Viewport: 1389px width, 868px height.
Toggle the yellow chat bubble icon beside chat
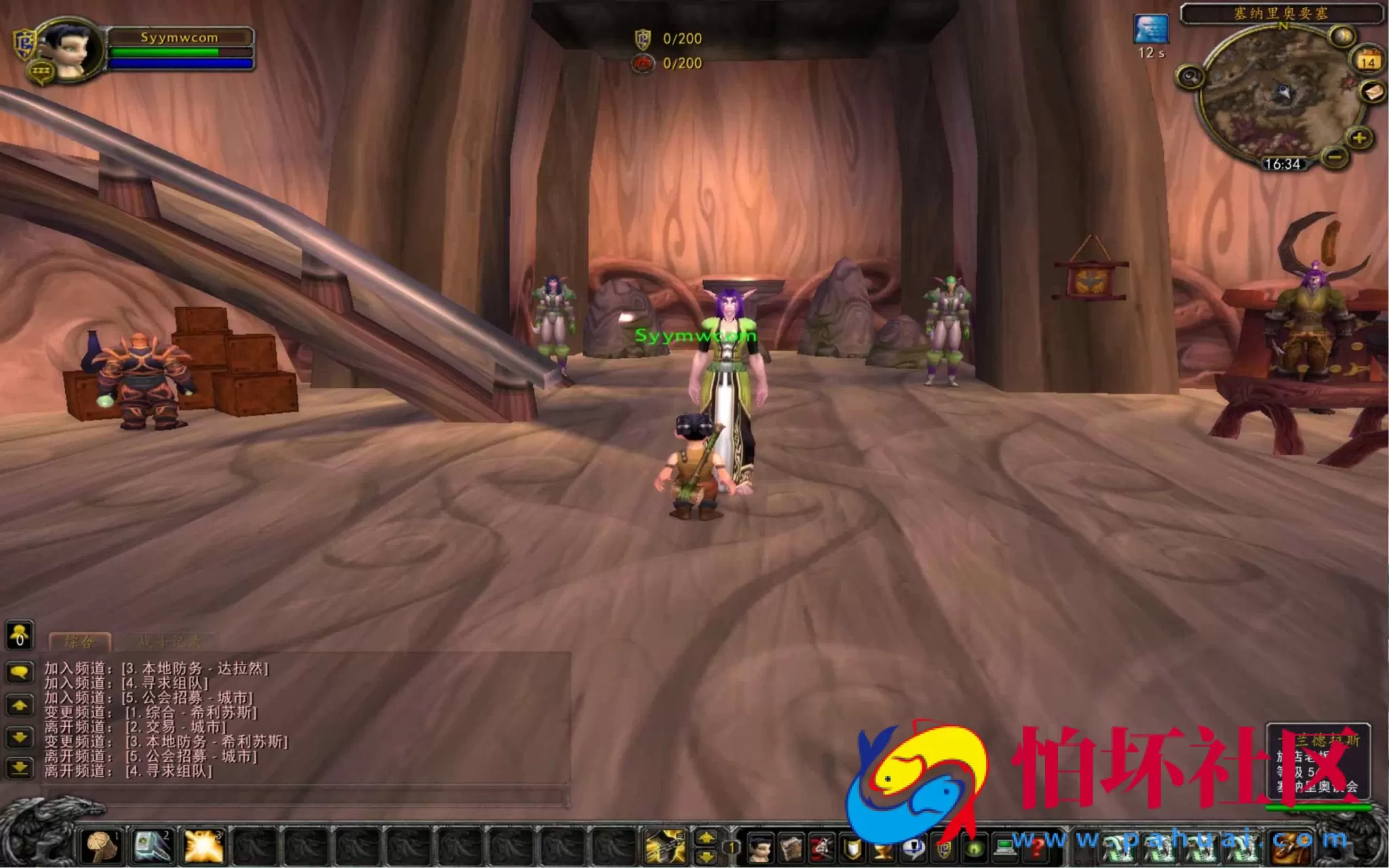[x=19, y=671]
